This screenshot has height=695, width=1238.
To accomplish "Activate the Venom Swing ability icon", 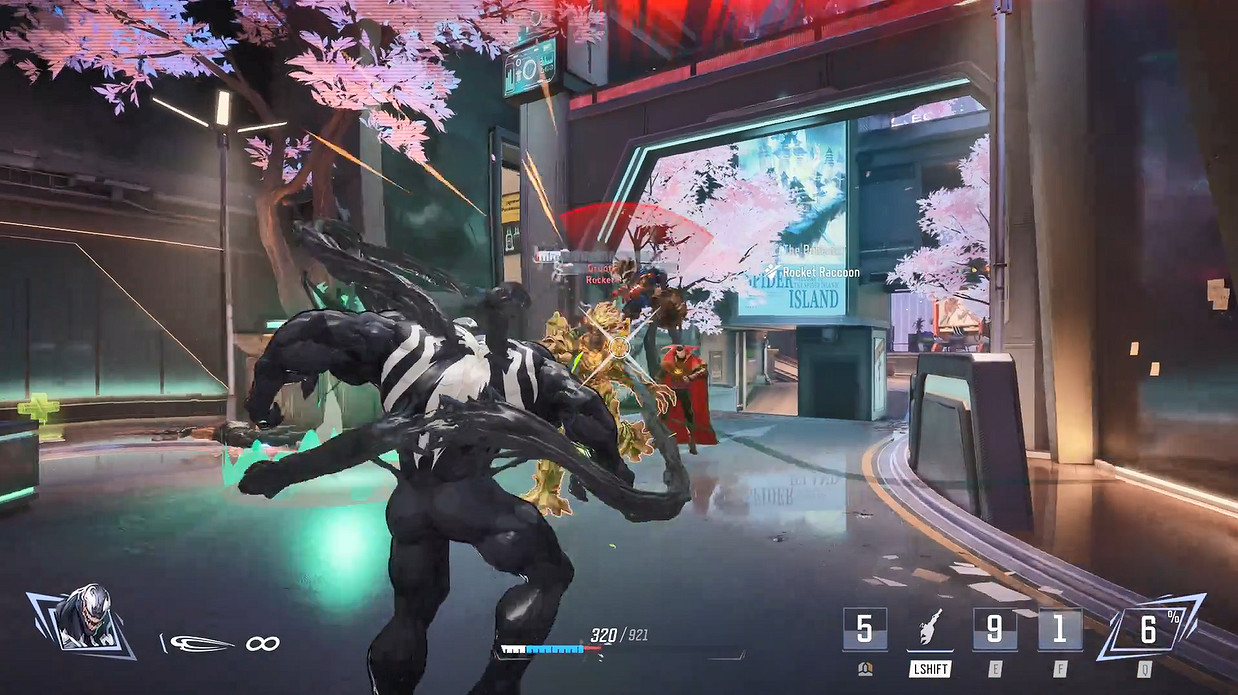I will (x=929, y=630).
